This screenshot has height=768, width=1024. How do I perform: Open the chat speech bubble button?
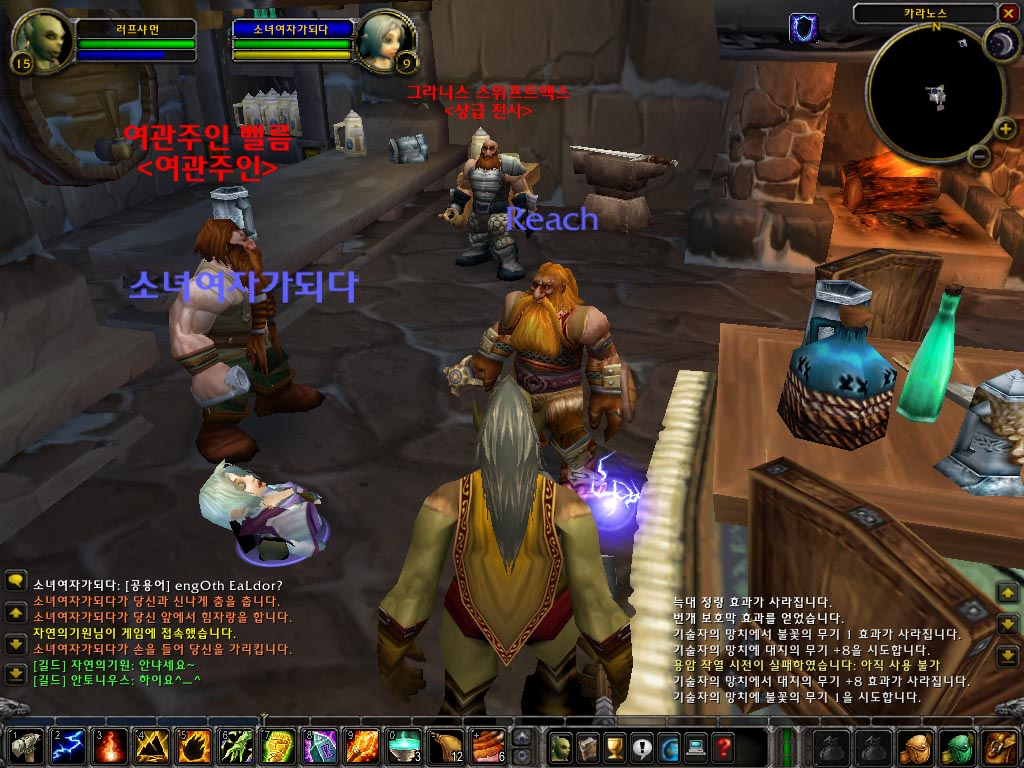[x=16, y=580]
